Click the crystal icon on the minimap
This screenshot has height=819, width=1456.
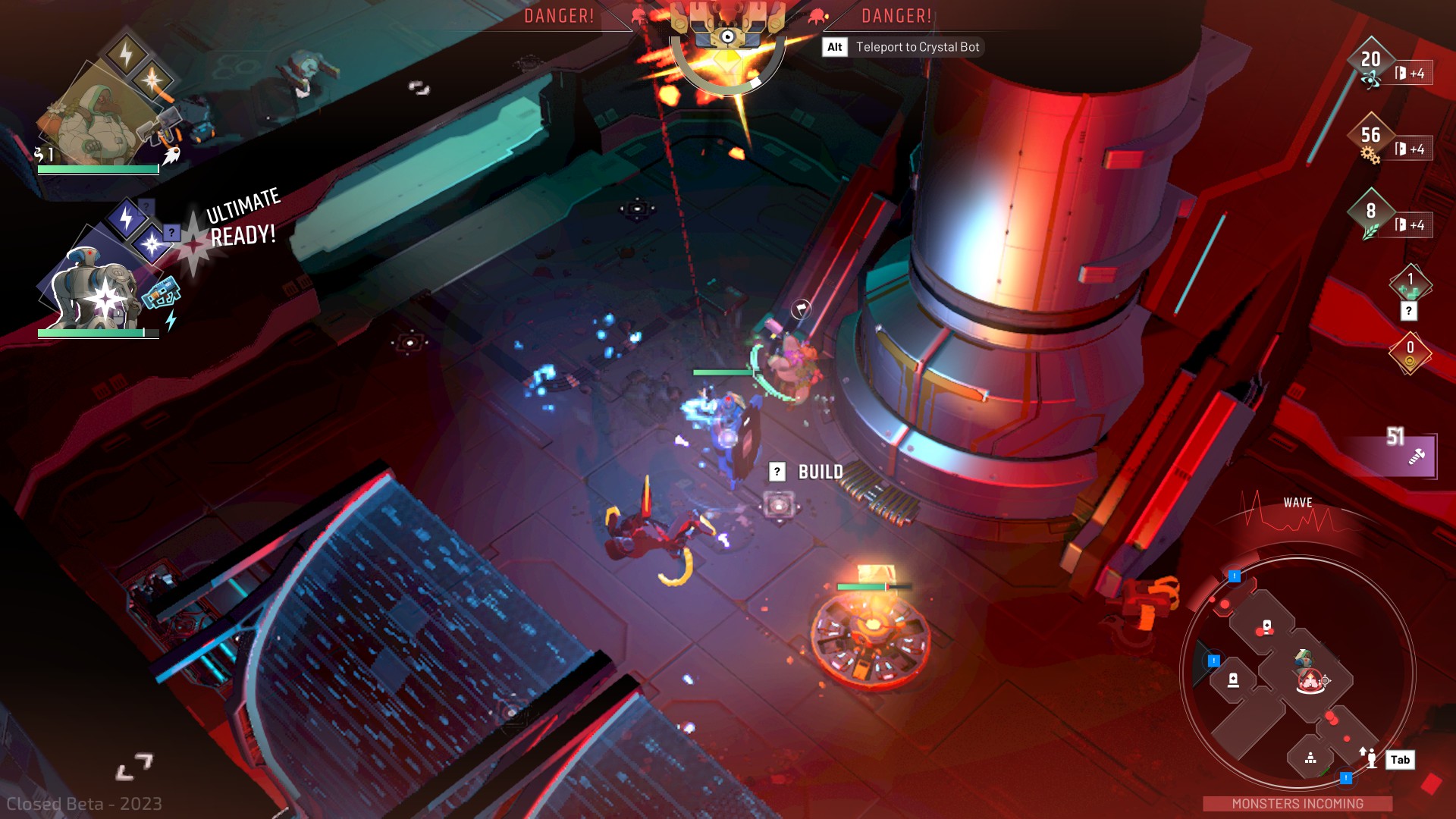[1310, 679]
